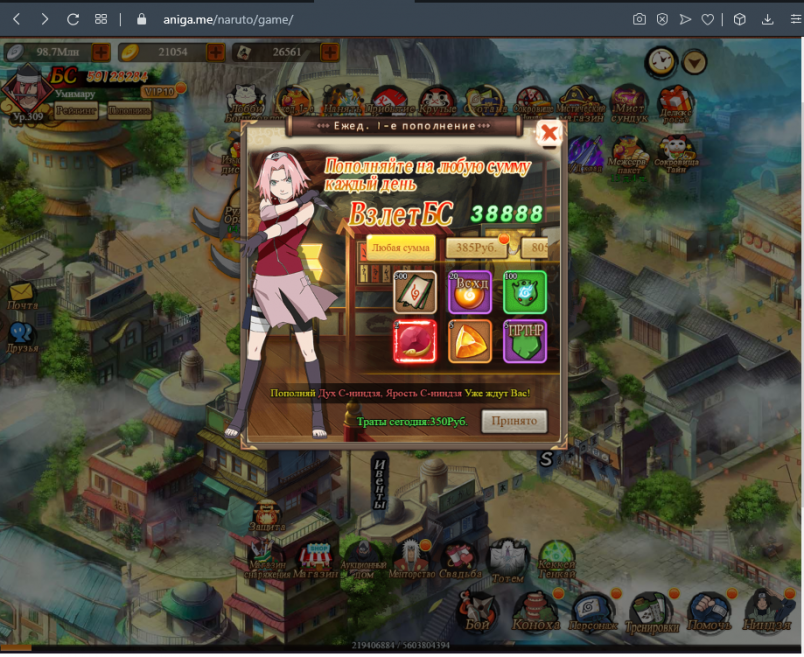
Task: Reload the browser page
Action: [72, 19]
